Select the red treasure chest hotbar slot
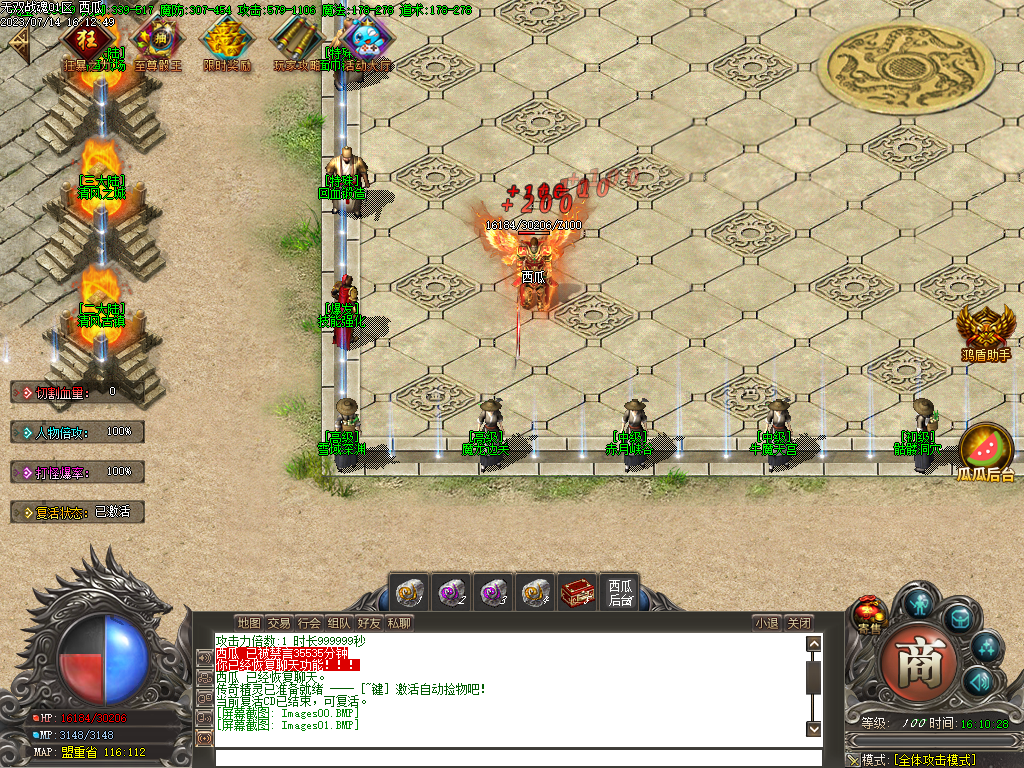Image resolution: width=1024 pixels, height=768 pixels. click(577, 592)
